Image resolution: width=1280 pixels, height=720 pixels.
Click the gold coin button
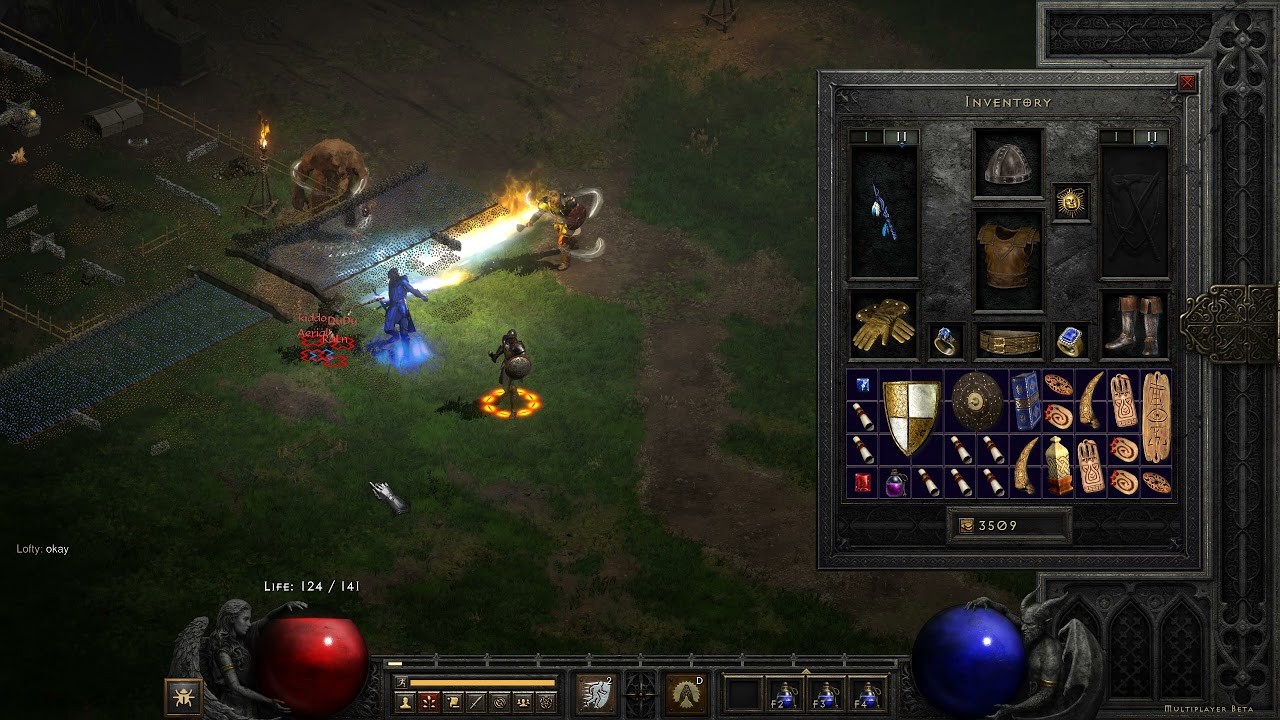pos(967,526)
